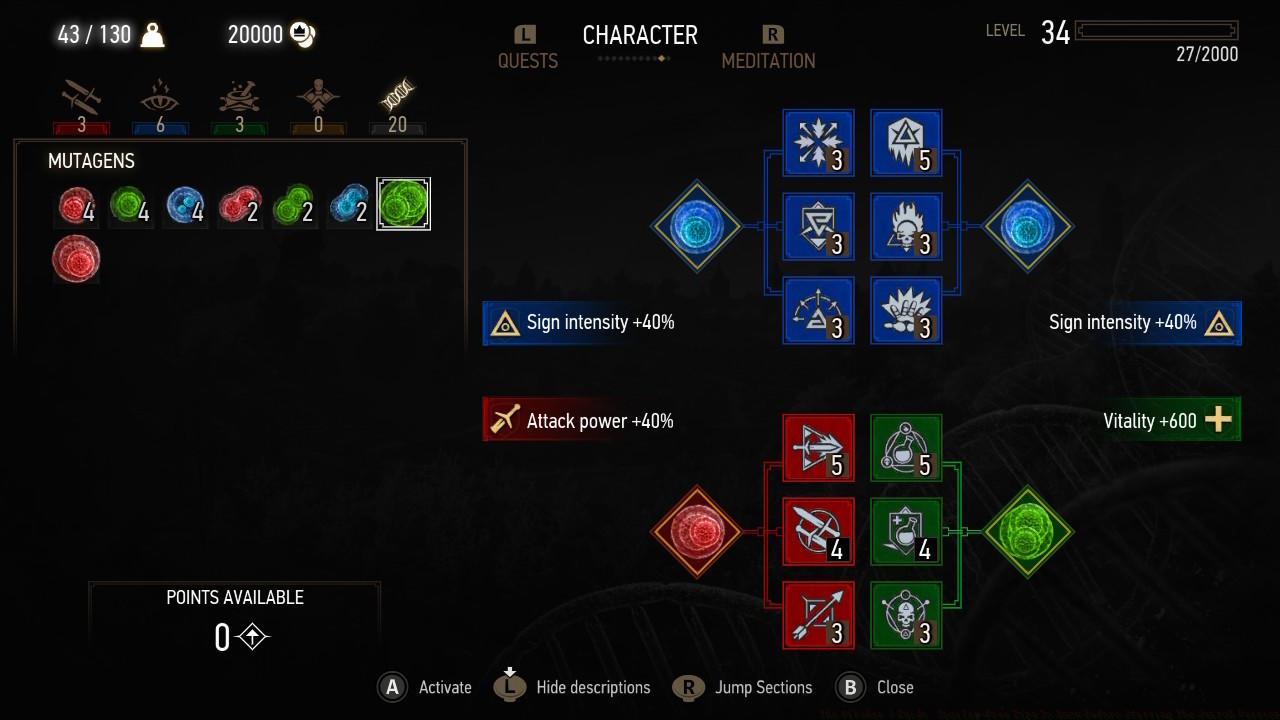Select the red mutagen diamond slot

(697, 531)
